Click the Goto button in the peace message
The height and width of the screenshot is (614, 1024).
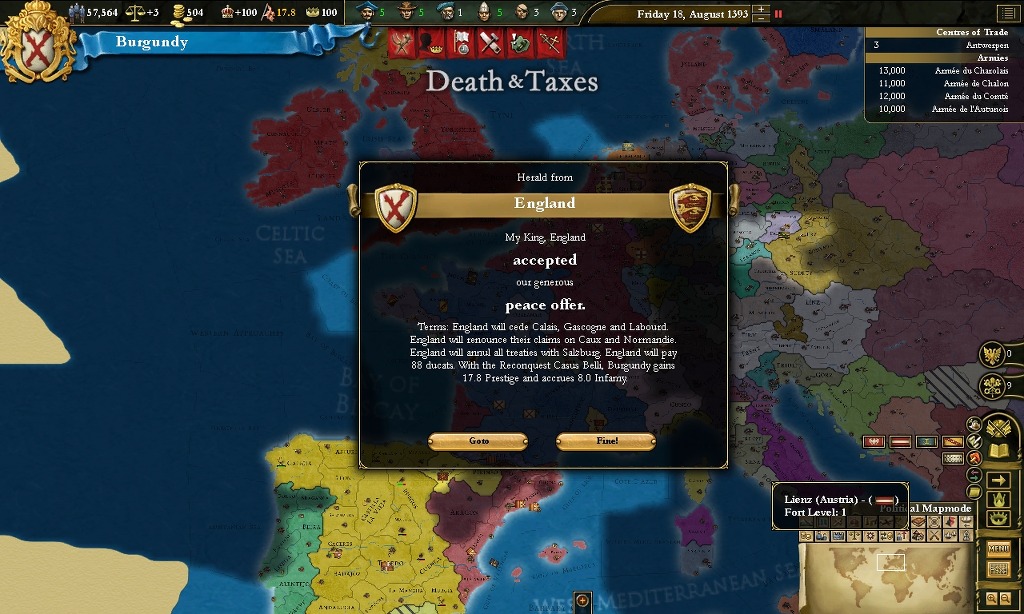tap(478, 441)
